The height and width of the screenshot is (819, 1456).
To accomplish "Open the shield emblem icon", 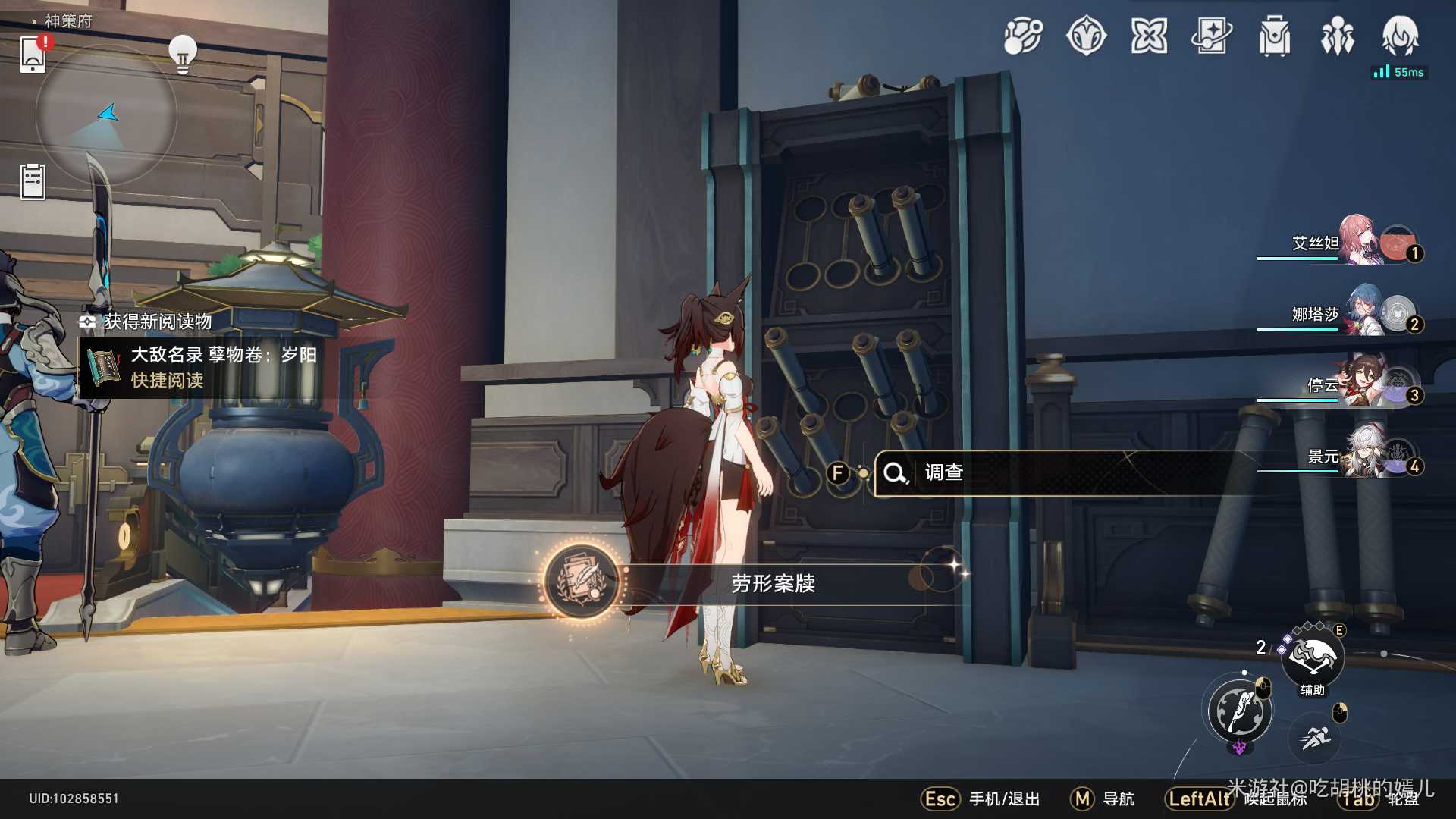I will pyautogui.click(x=1086, y=36).
